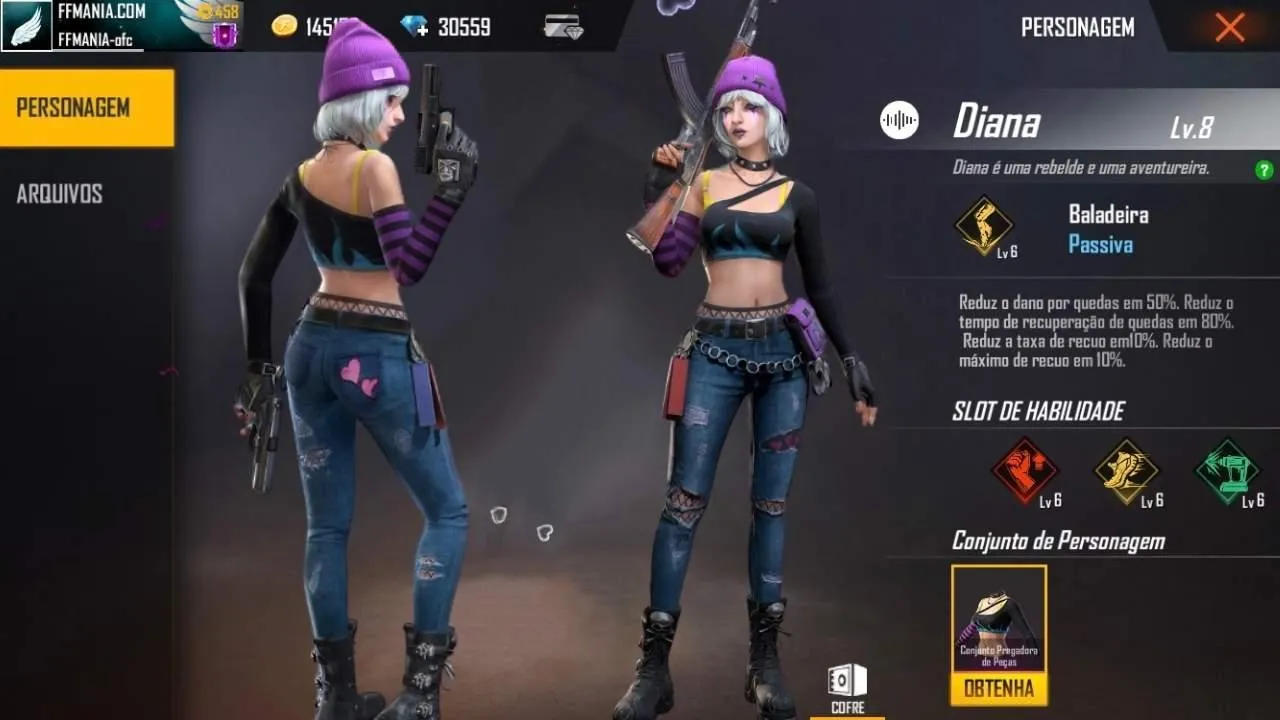Image resolution: width=1280 pixels, height=720 pixels.
Task: Open the gold coin balance icon
Action: click(288, 26)
